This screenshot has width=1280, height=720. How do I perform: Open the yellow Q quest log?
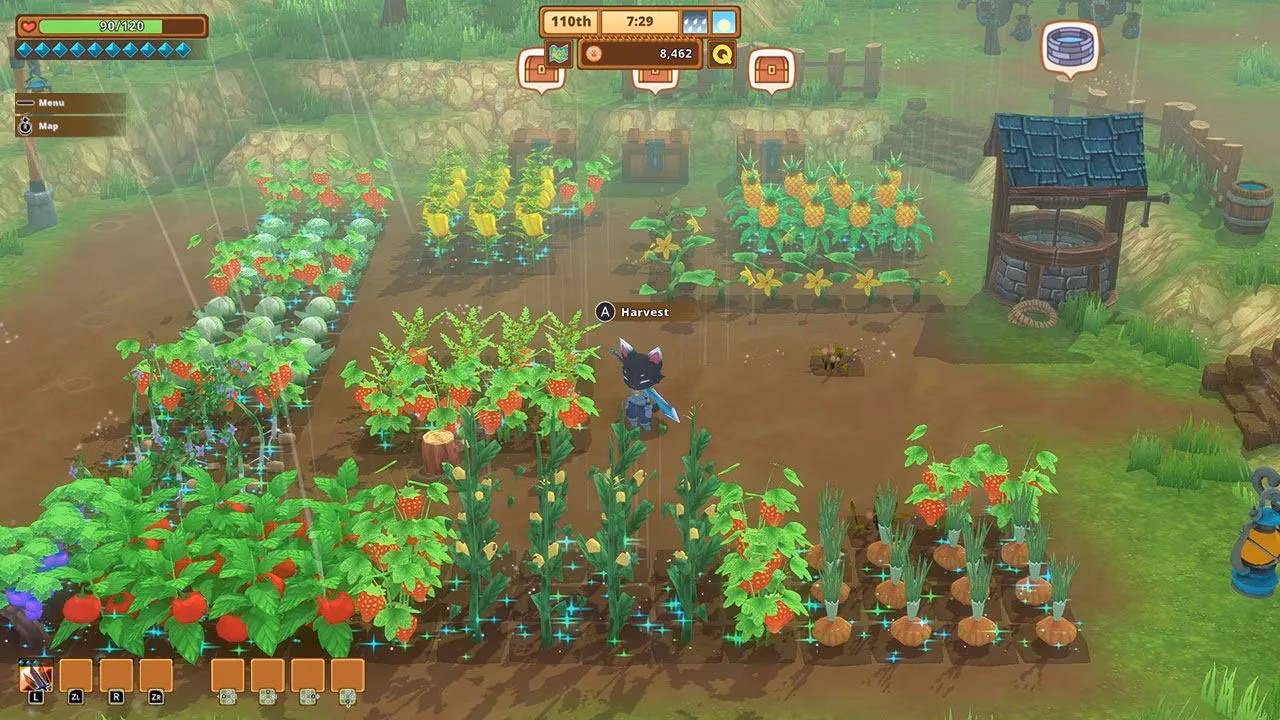tap(721, 53)
